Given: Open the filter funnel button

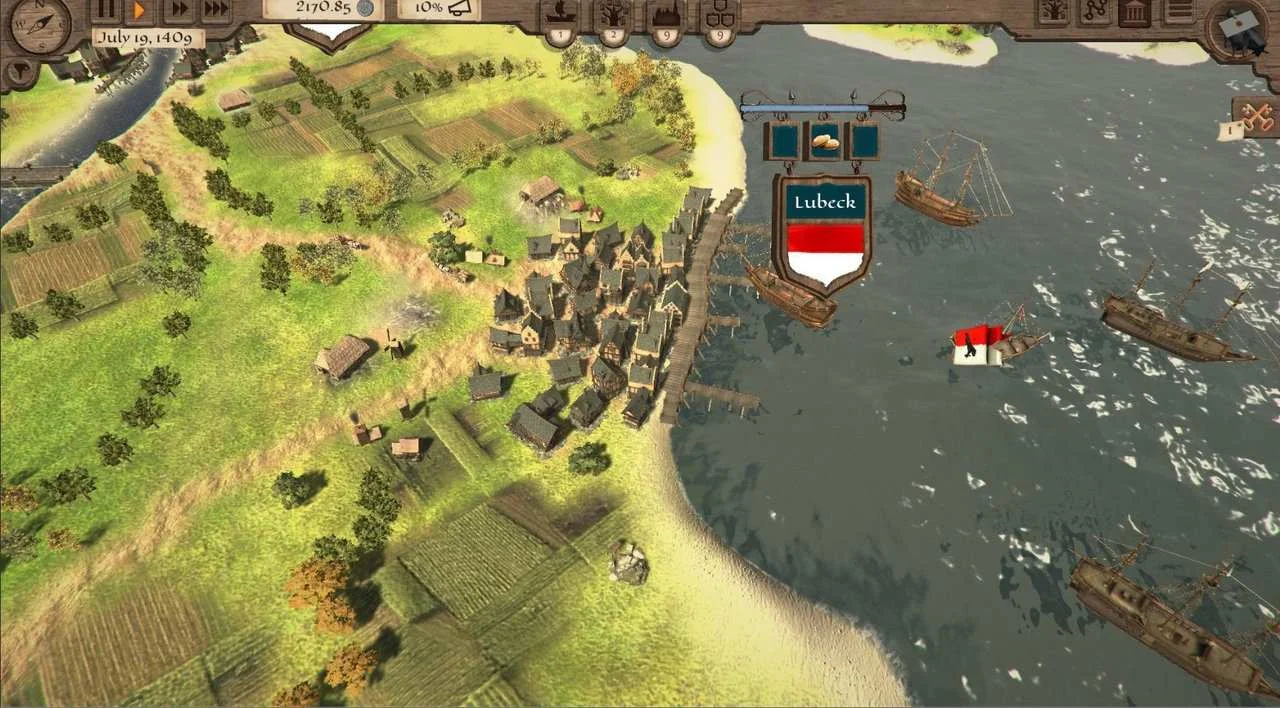Looking at the screenshot, I should 19,72.
